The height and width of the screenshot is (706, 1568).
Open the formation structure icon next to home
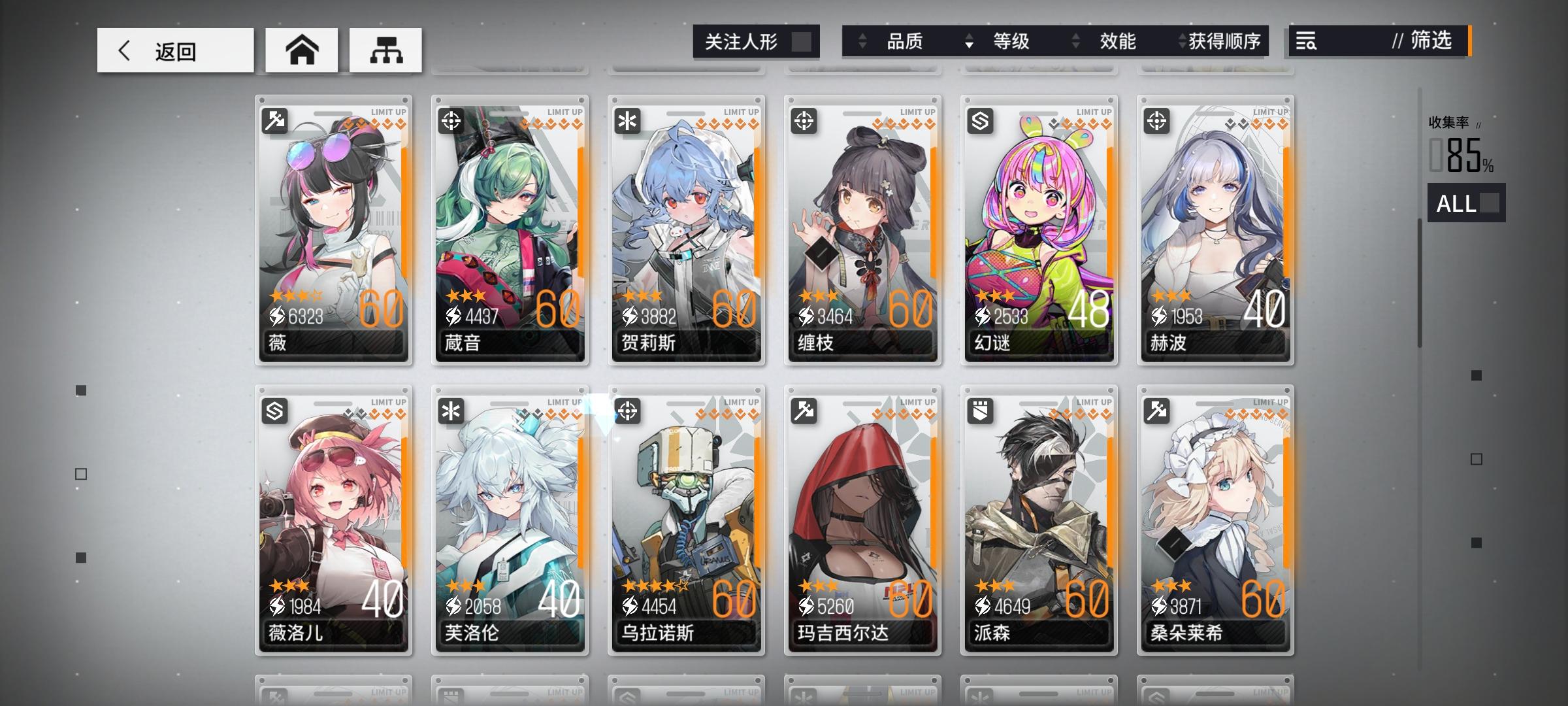385,49
